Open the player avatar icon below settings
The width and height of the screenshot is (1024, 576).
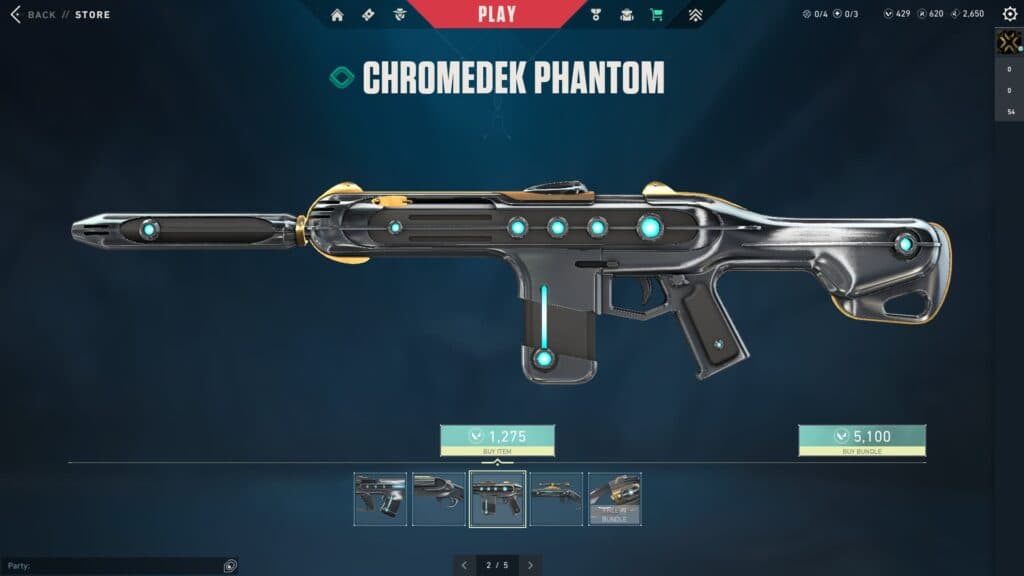1008,41
